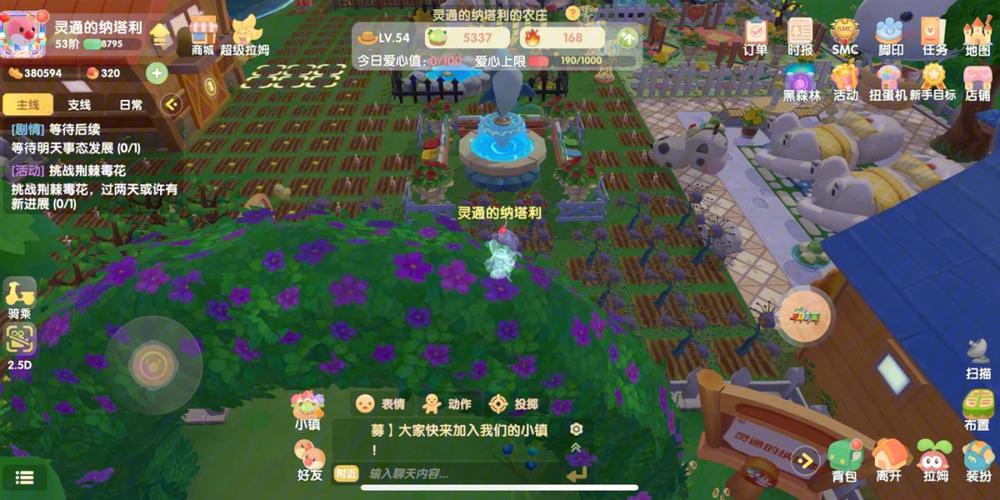Open the 订单 orders panel
Screen dimensions: 1000x500
tap(755, 35)
